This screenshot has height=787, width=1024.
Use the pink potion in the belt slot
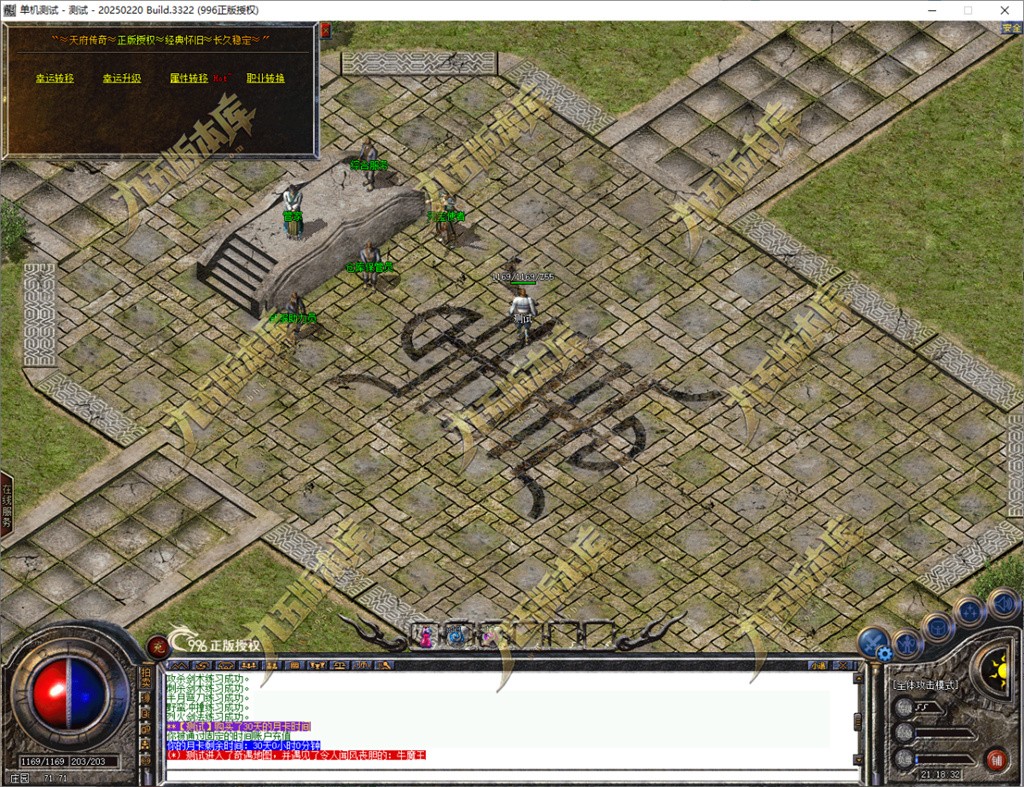click(x=424, y=634)
